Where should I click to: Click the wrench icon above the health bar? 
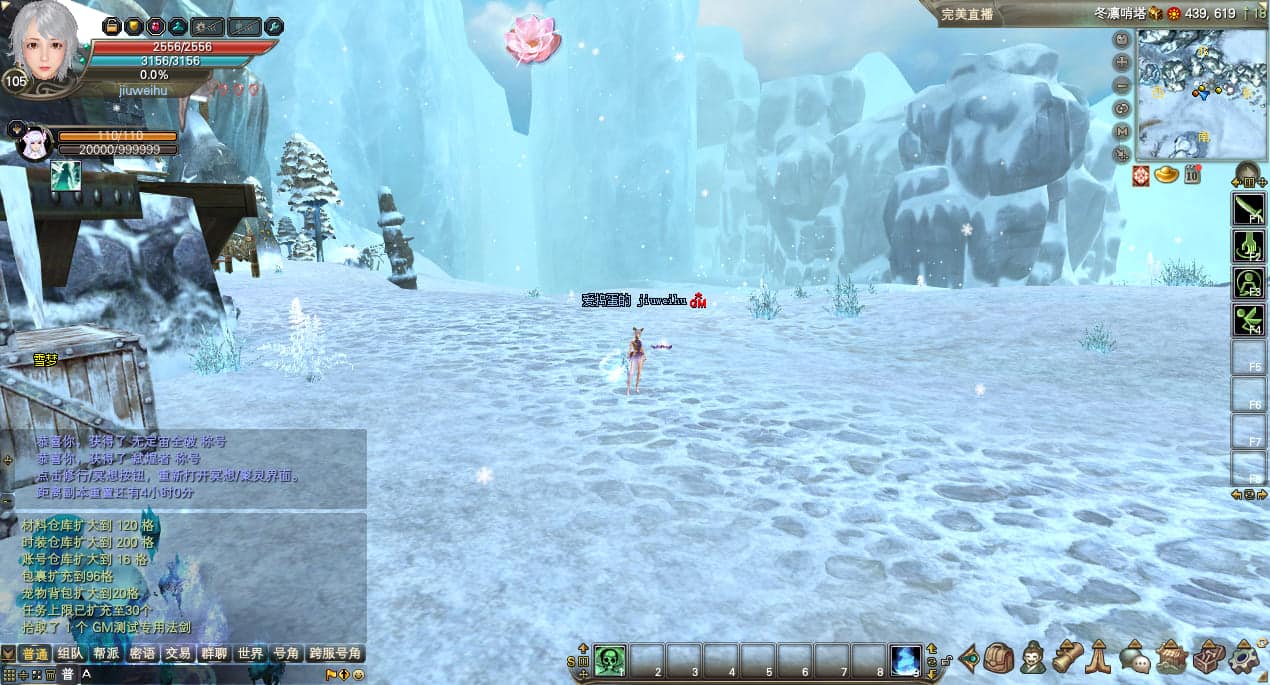tap(273, 27)
